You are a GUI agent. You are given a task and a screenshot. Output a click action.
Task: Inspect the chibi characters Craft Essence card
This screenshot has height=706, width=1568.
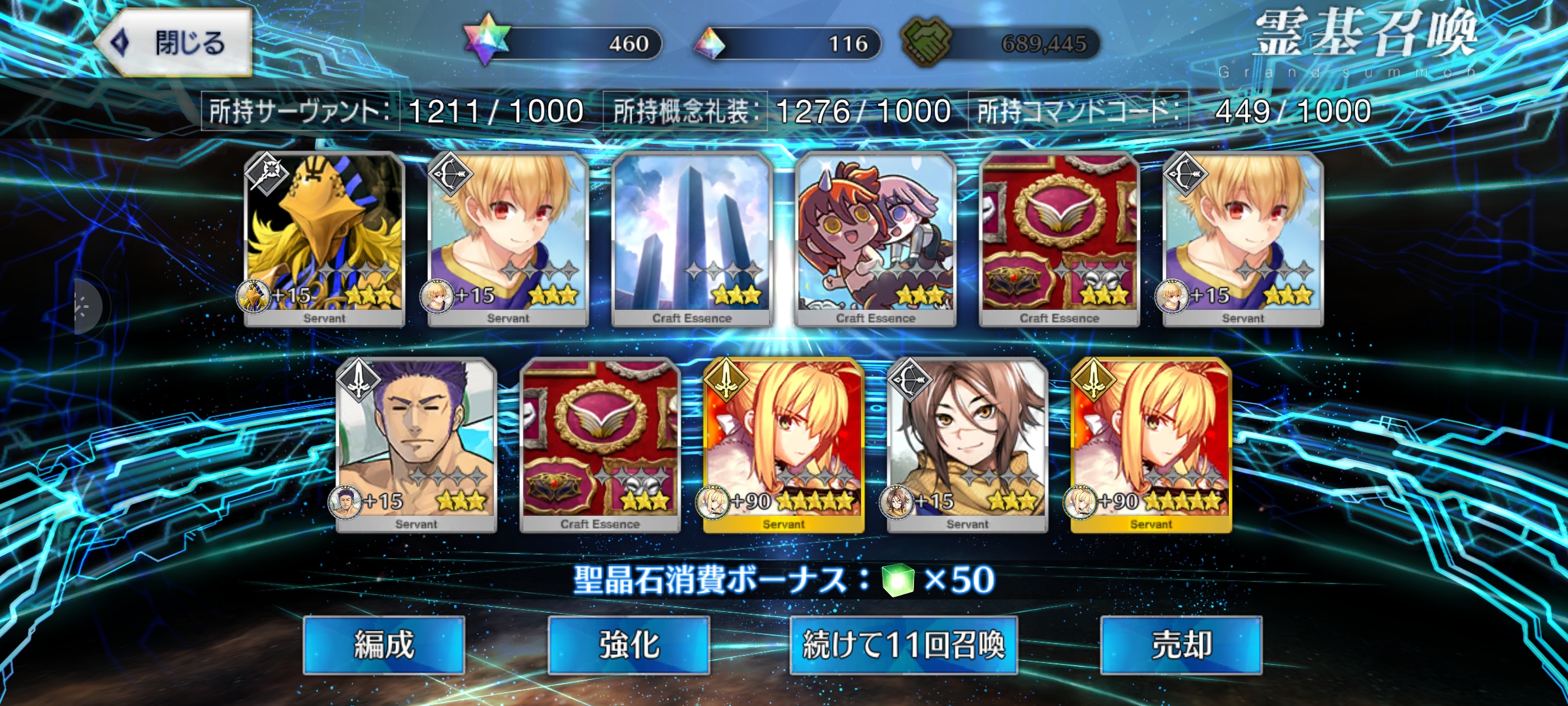pyautogui.click(x=875, y=239)
